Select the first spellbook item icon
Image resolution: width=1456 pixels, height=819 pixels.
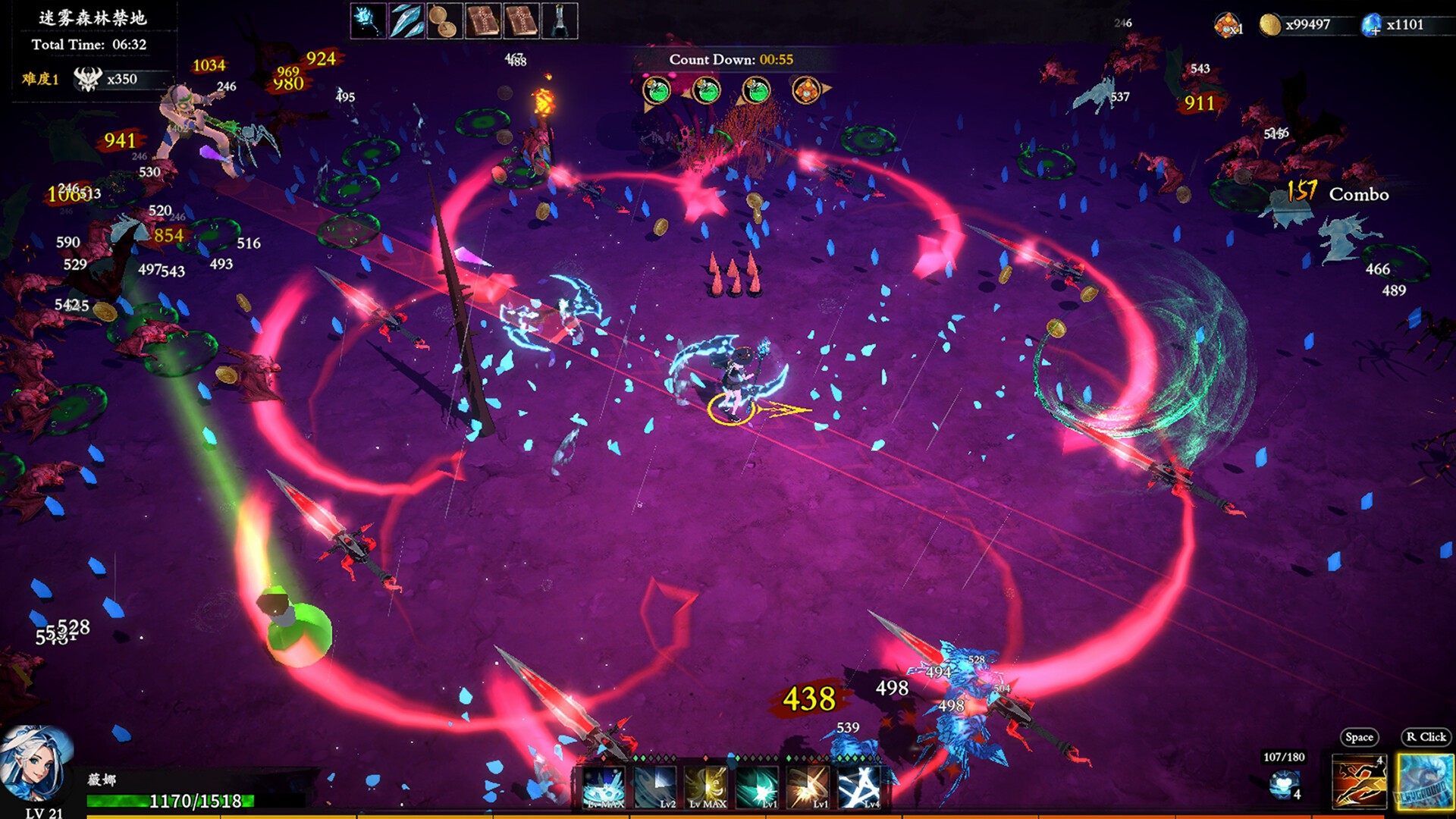[x=485, y=20]
